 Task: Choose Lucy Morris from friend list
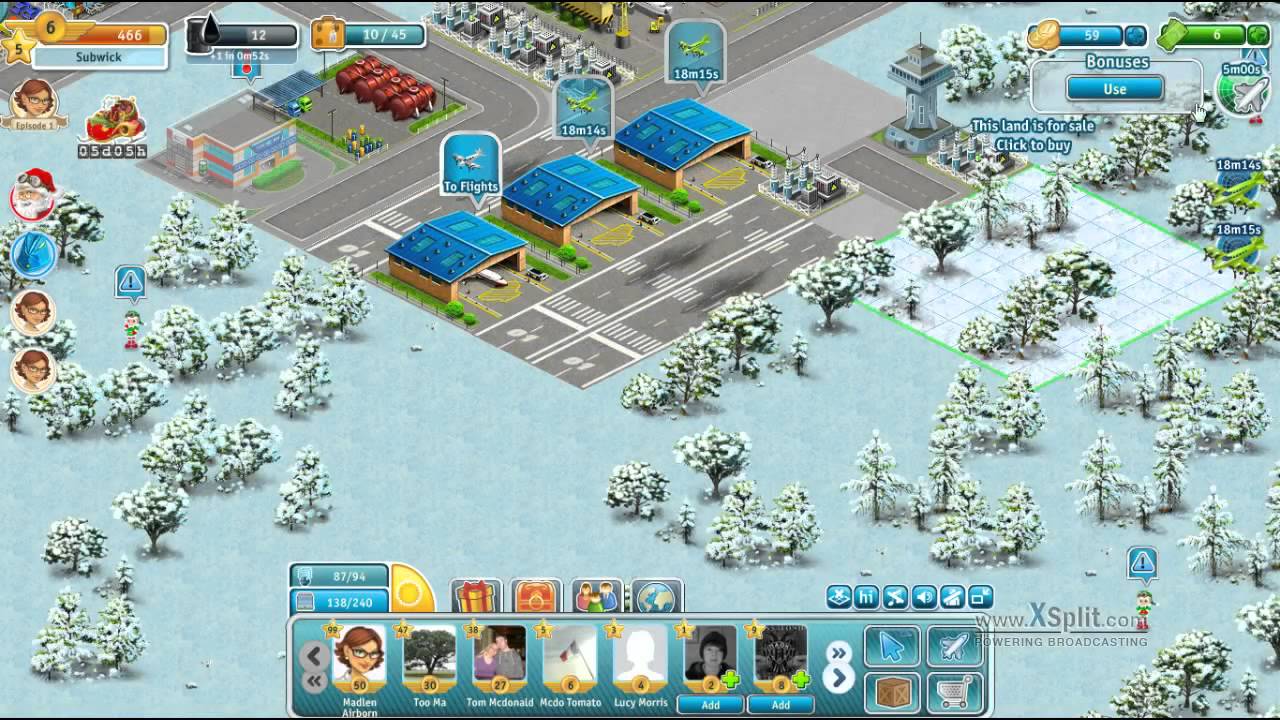[x=640, y=658]
